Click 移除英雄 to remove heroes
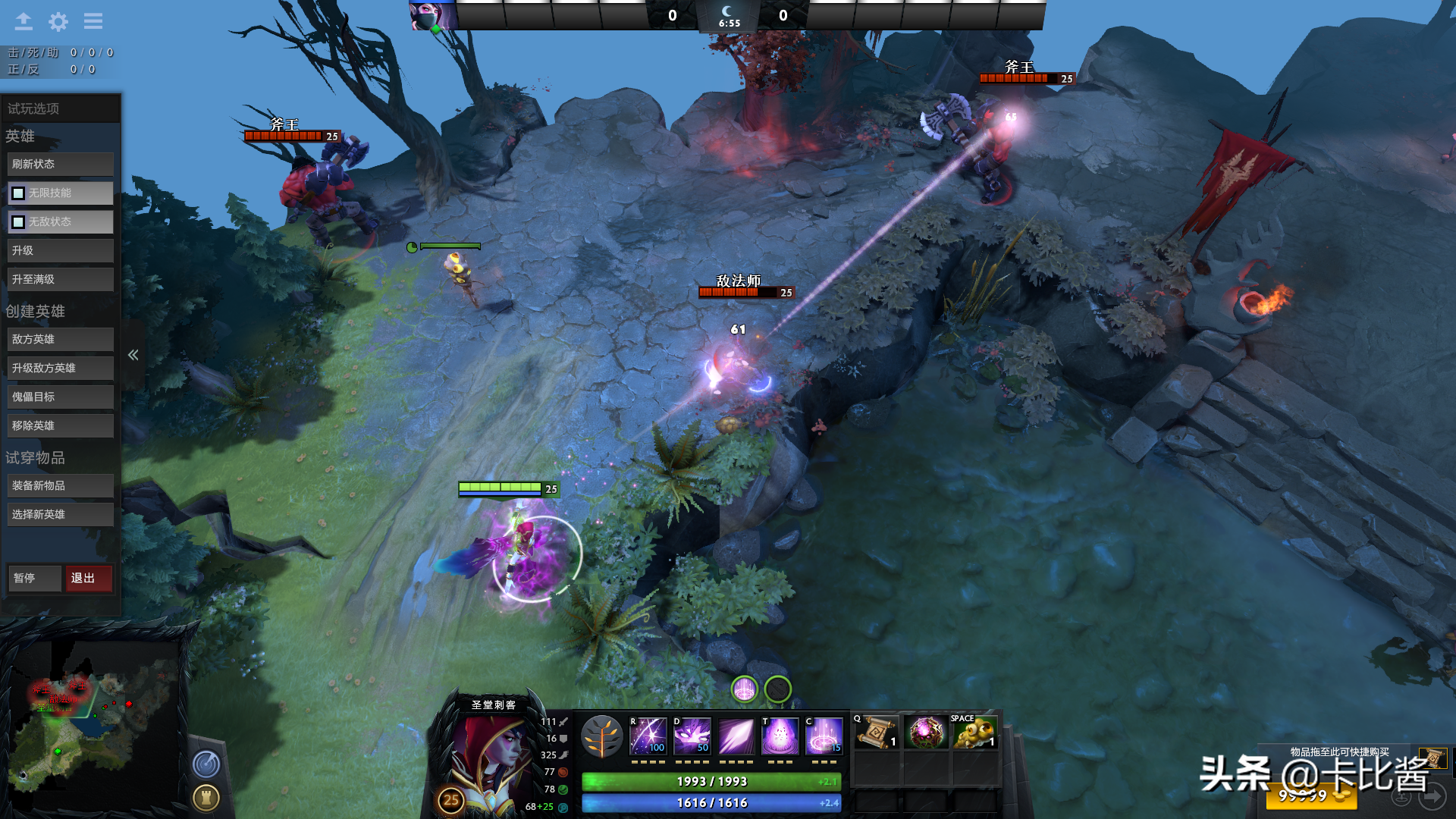 (61, 425)
